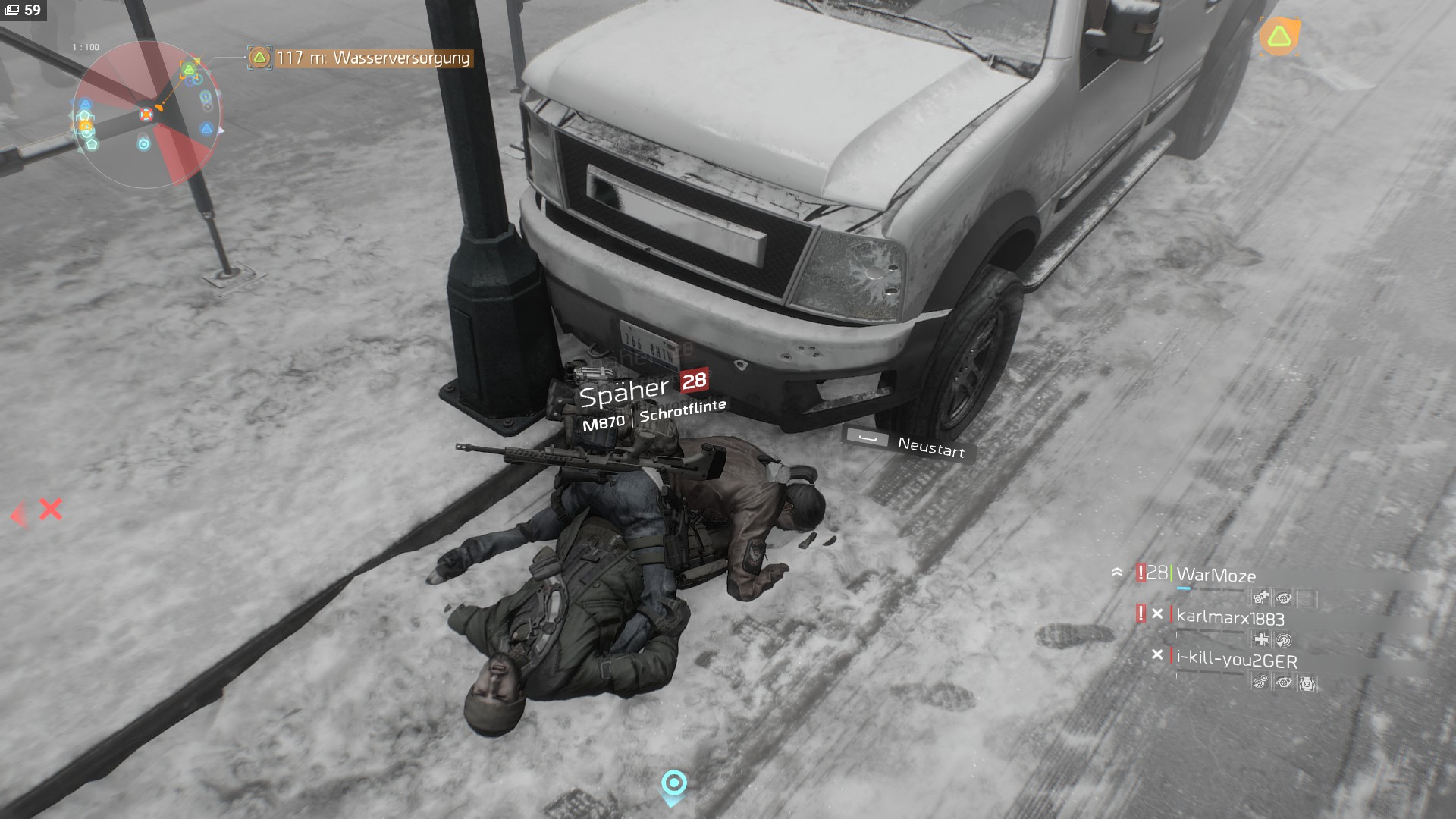Image resolution: width=1456 pixels, height=819 pixels.
Task: Select the red X marker
Action: click(x=50, y=509)
